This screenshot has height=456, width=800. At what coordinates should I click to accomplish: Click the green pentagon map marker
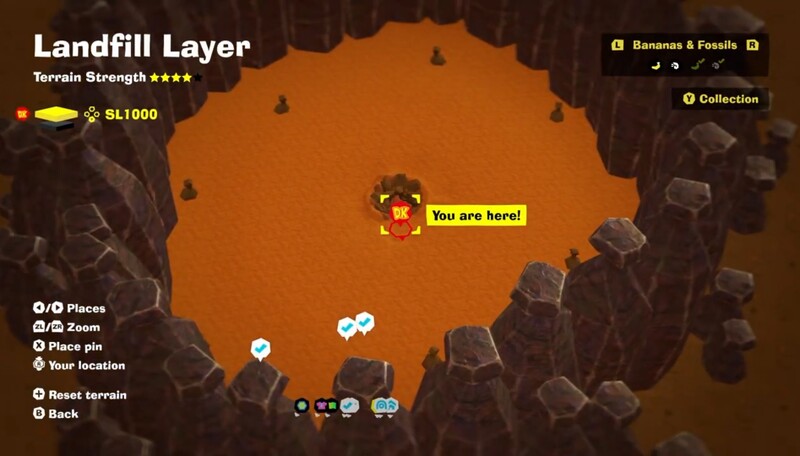tap(301, 406)
